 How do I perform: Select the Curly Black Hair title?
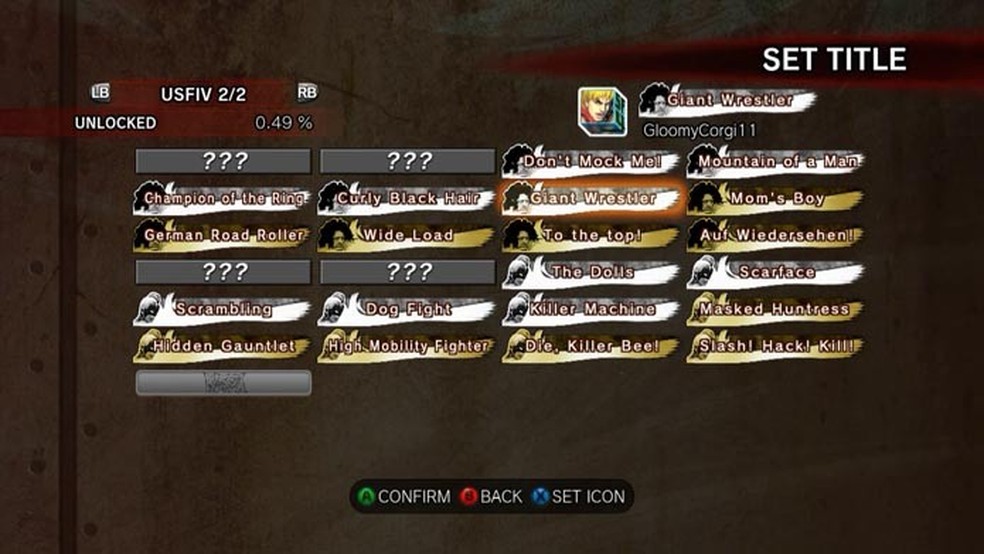pos(407,198)
